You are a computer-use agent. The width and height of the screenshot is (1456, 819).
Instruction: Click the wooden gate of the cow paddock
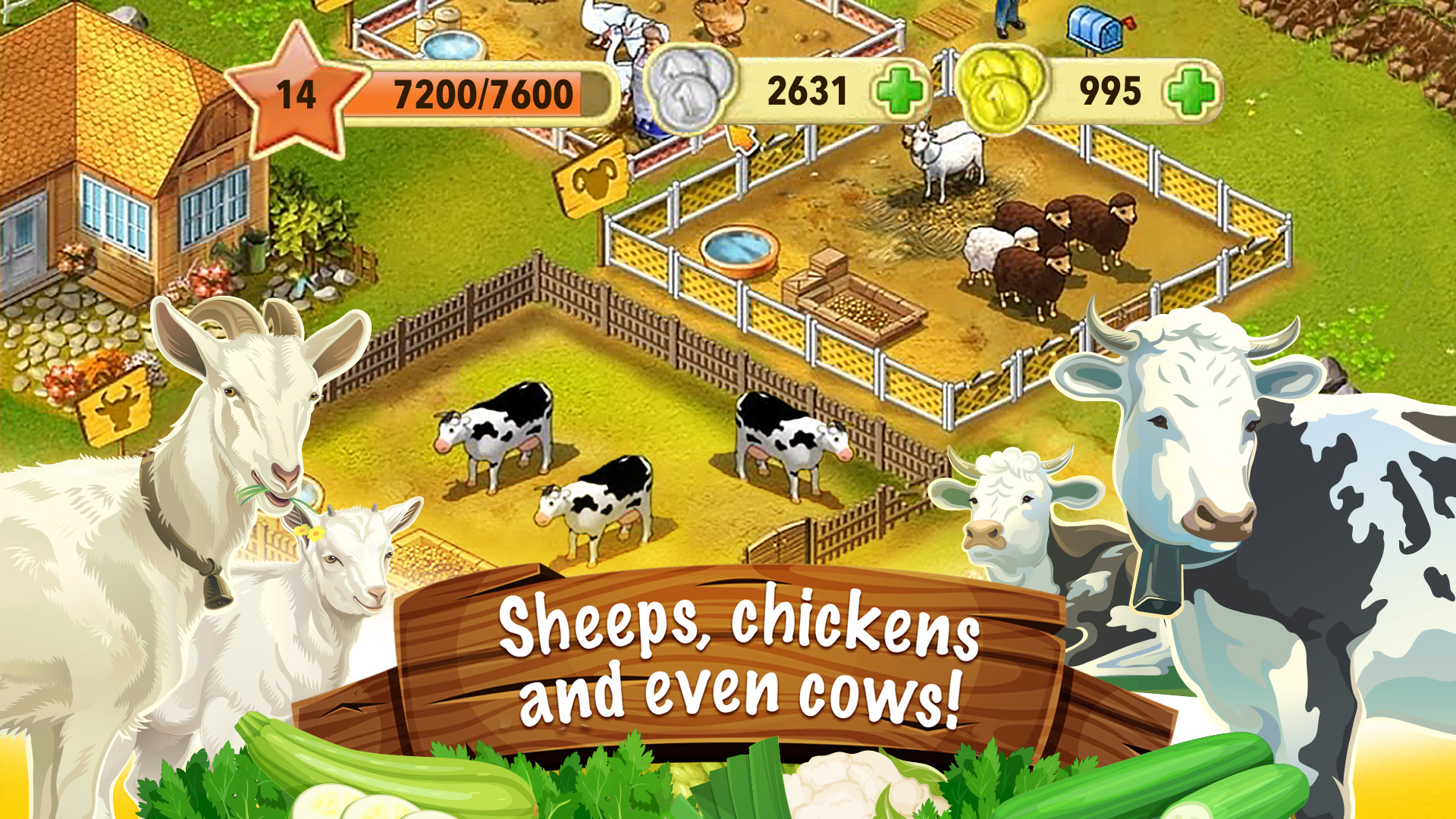point(781,538)
